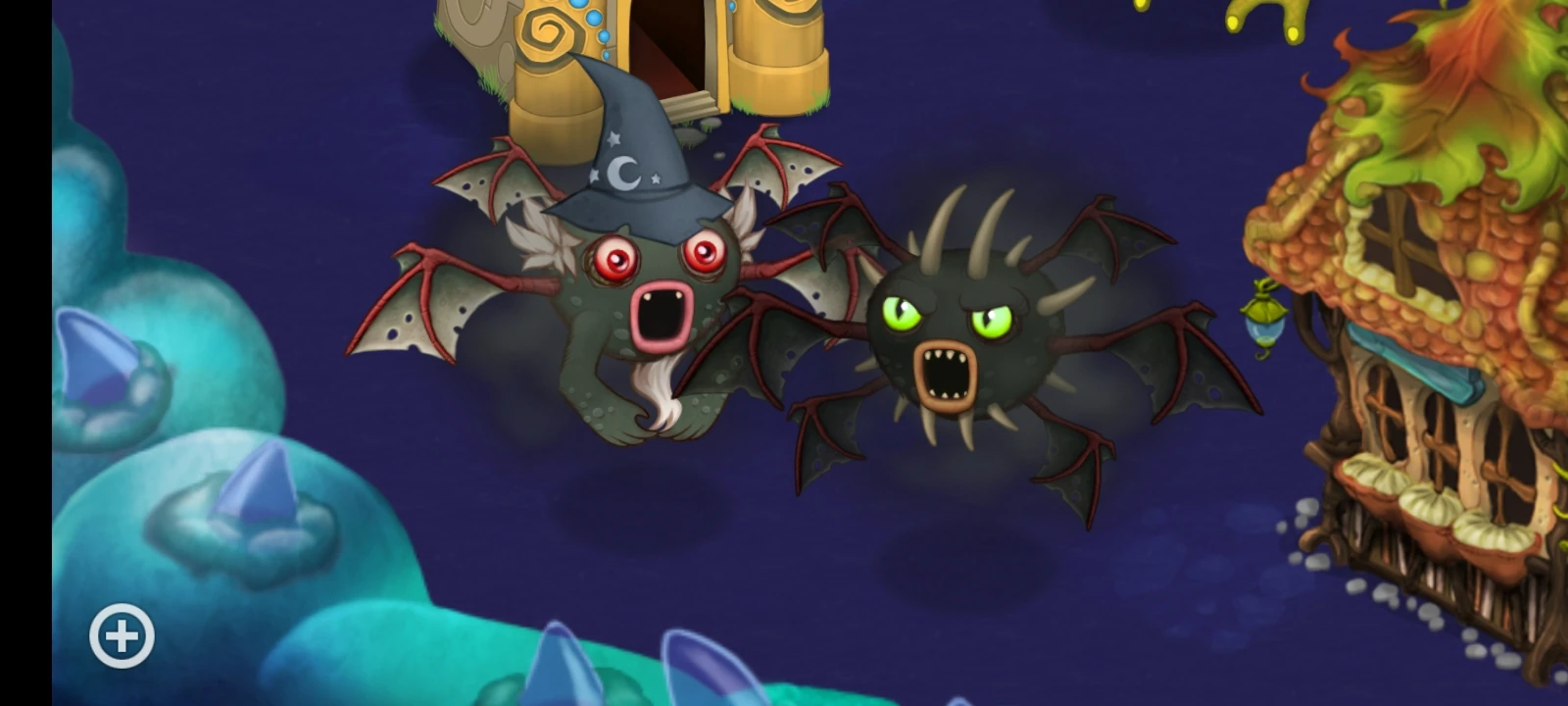Click the hanging green lantern
1568x706 pixels.
tap(1265, 319)
